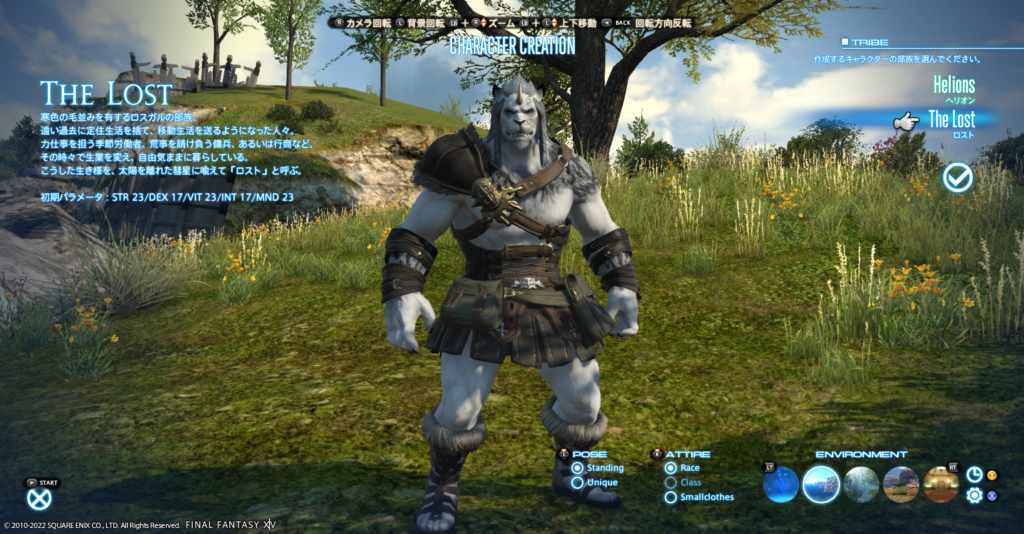Confirm tribe with the checkmark button
This screenshot has height=534, width=1024.
coord(957,177)
